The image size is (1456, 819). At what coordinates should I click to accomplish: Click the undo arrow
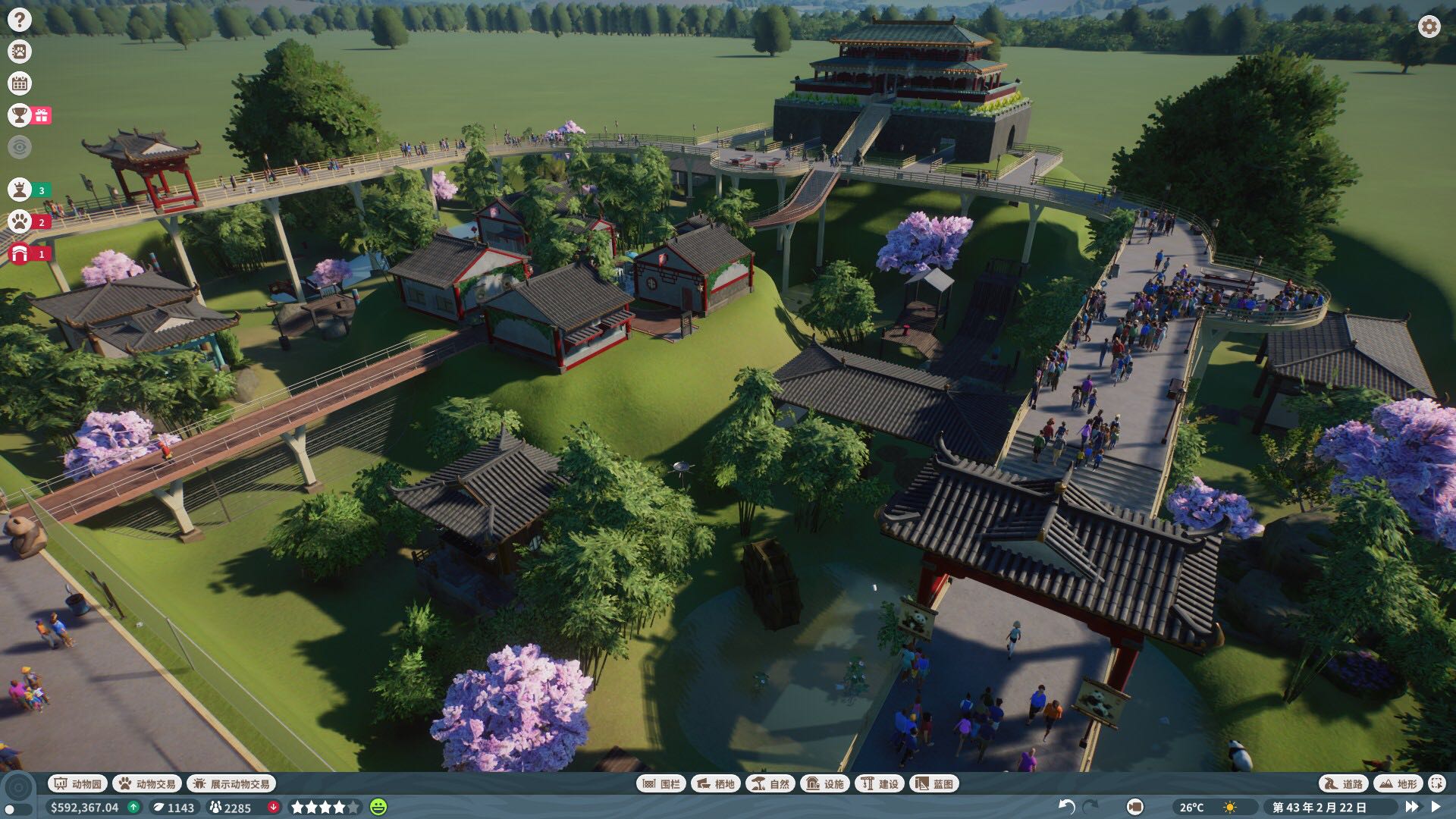[1066, 807]
